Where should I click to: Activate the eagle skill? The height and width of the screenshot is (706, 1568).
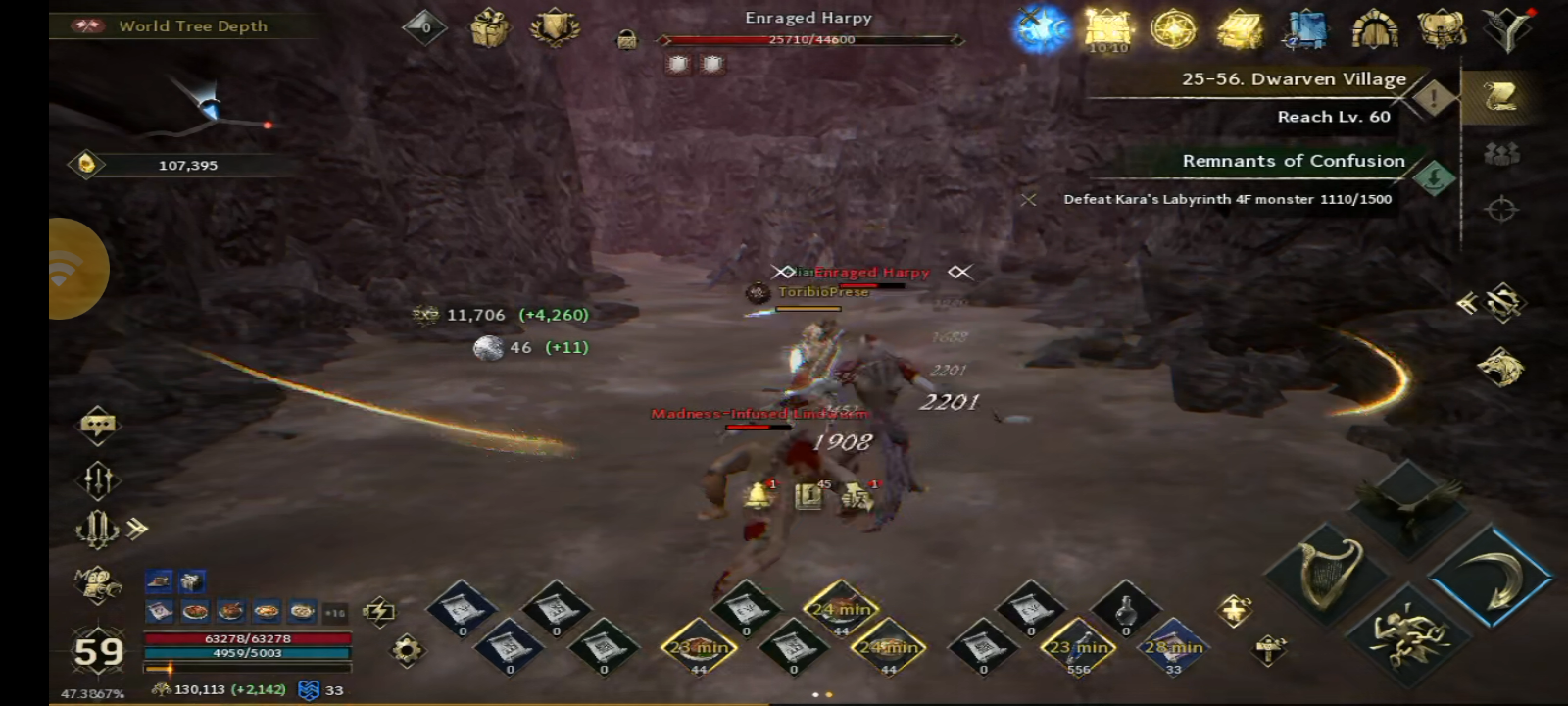click(1407, 507)
